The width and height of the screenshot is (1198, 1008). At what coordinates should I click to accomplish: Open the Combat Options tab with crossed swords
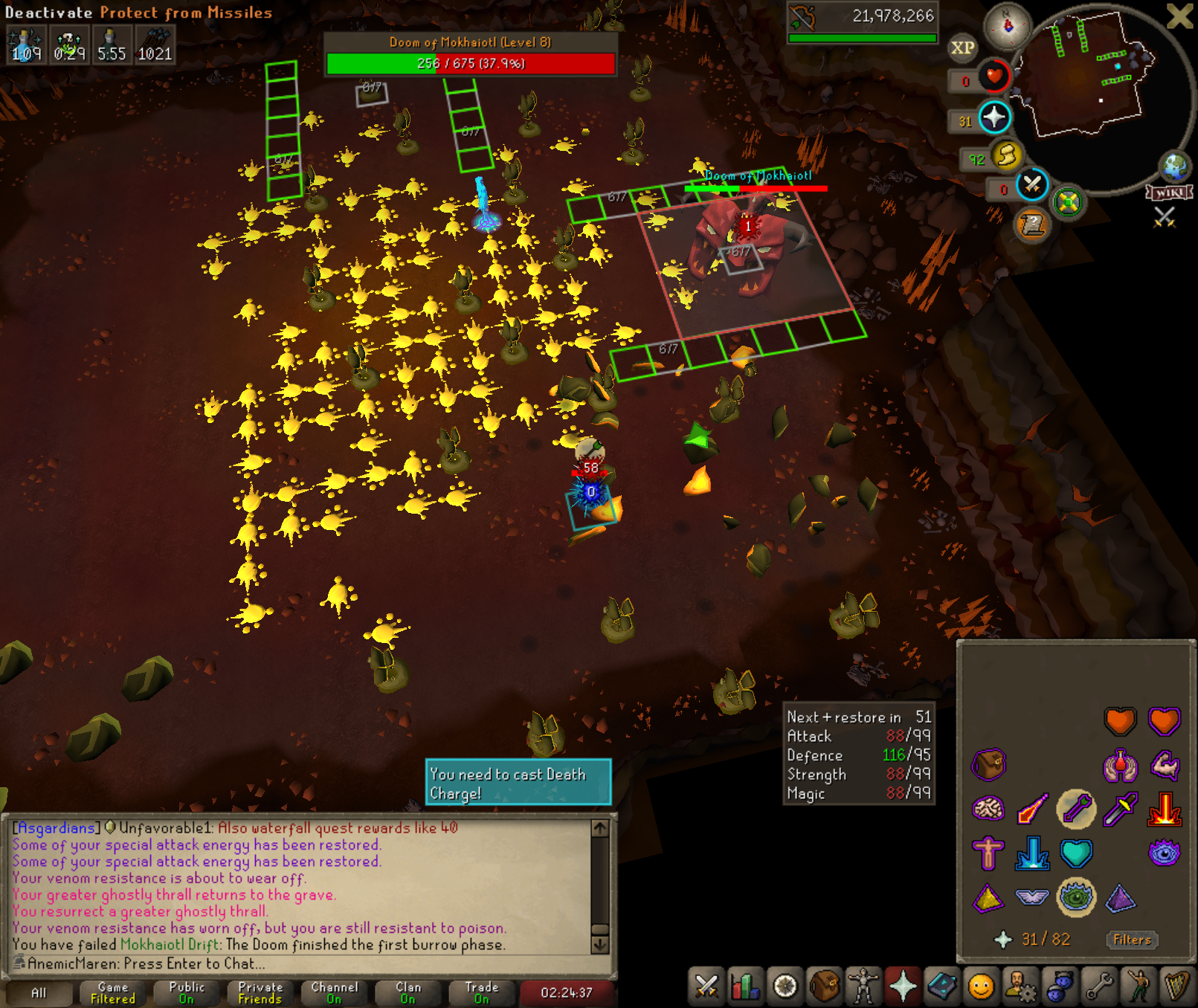706,987
